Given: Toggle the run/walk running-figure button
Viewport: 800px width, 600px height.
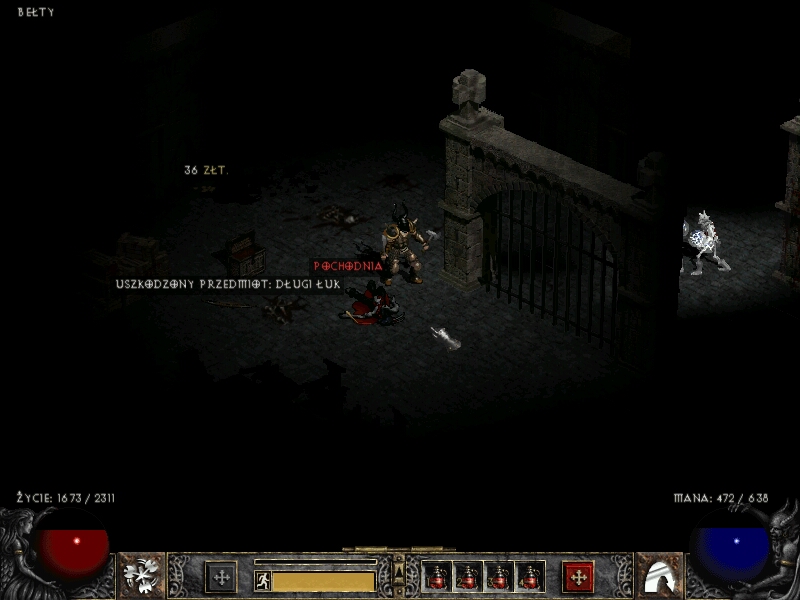Looking at the screenshot, I should [263, 580].
